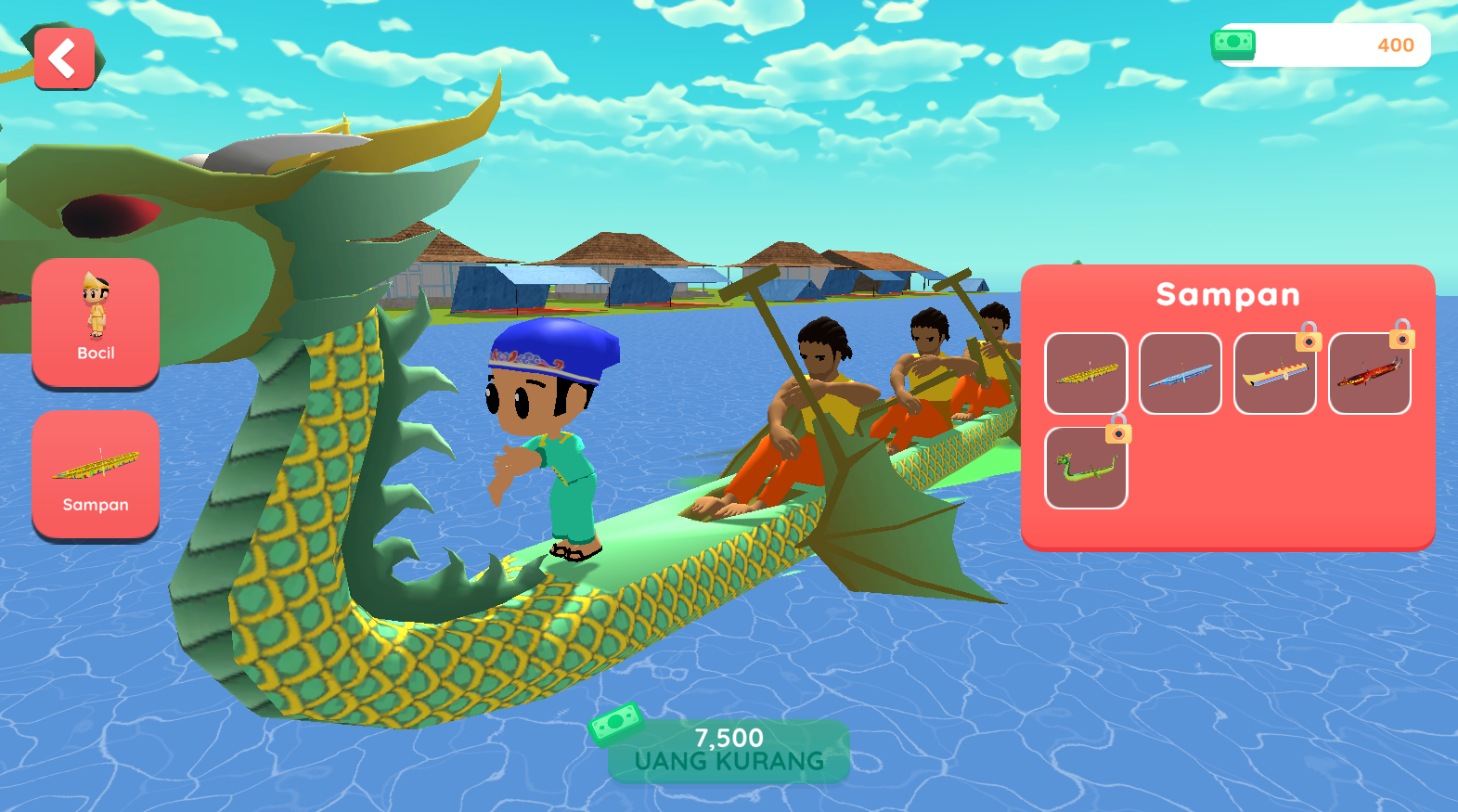
Task: Click the Sampan panel title
Action: click(x=1228, y=294)
